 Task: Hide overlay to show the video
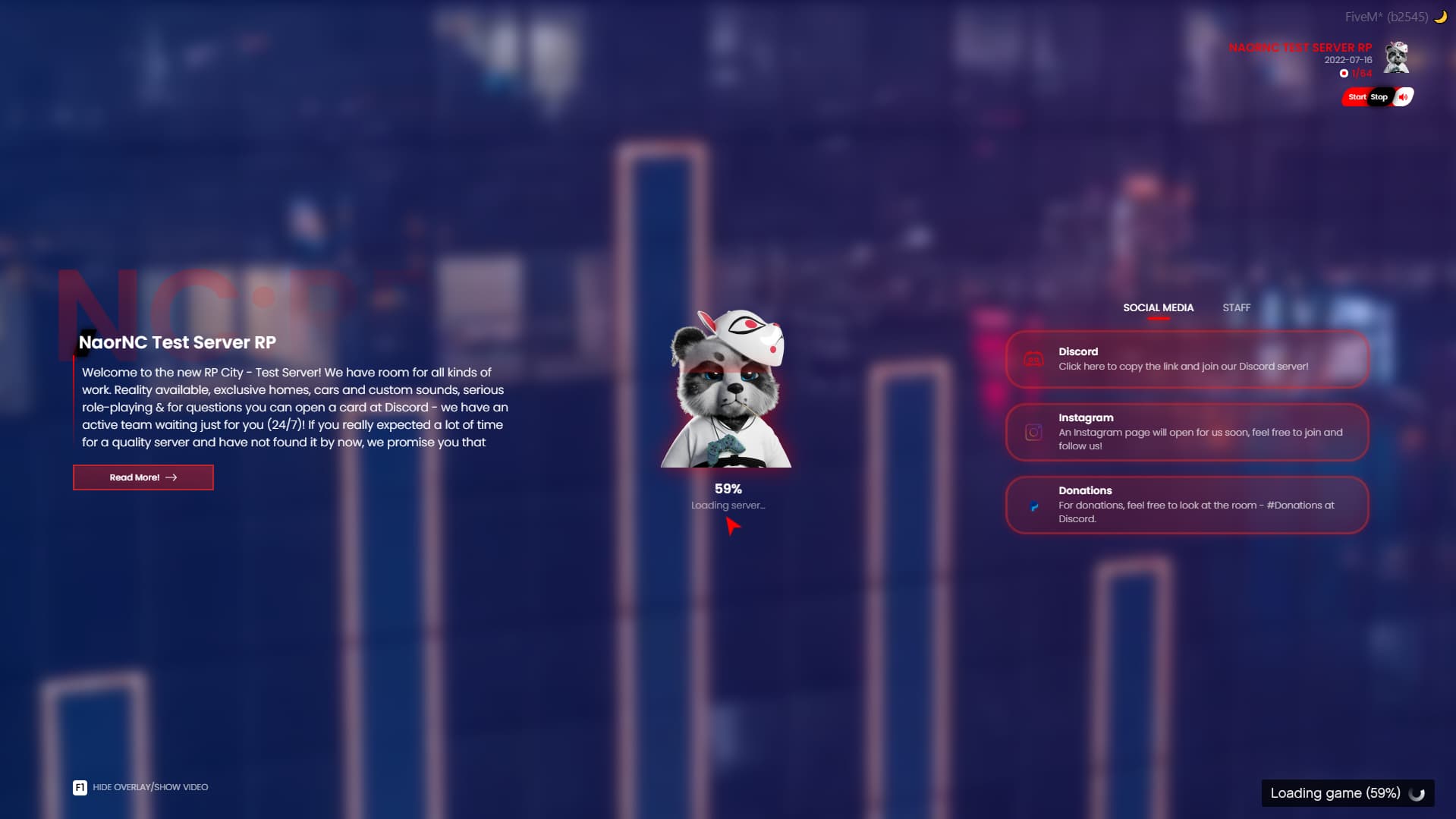(149, 787)
